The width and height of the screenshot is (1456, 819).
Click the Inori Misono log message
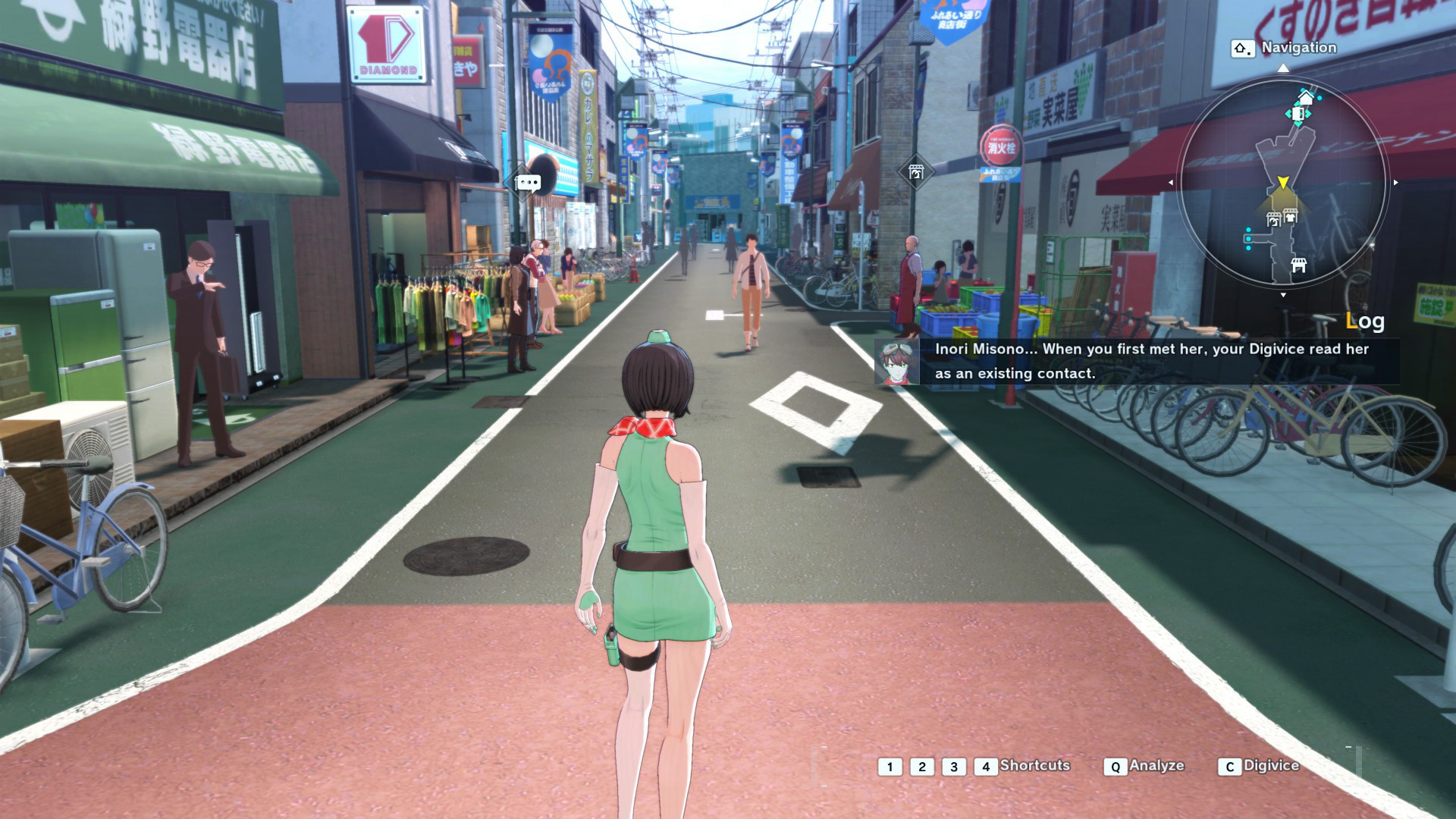tap(1151, 361)
